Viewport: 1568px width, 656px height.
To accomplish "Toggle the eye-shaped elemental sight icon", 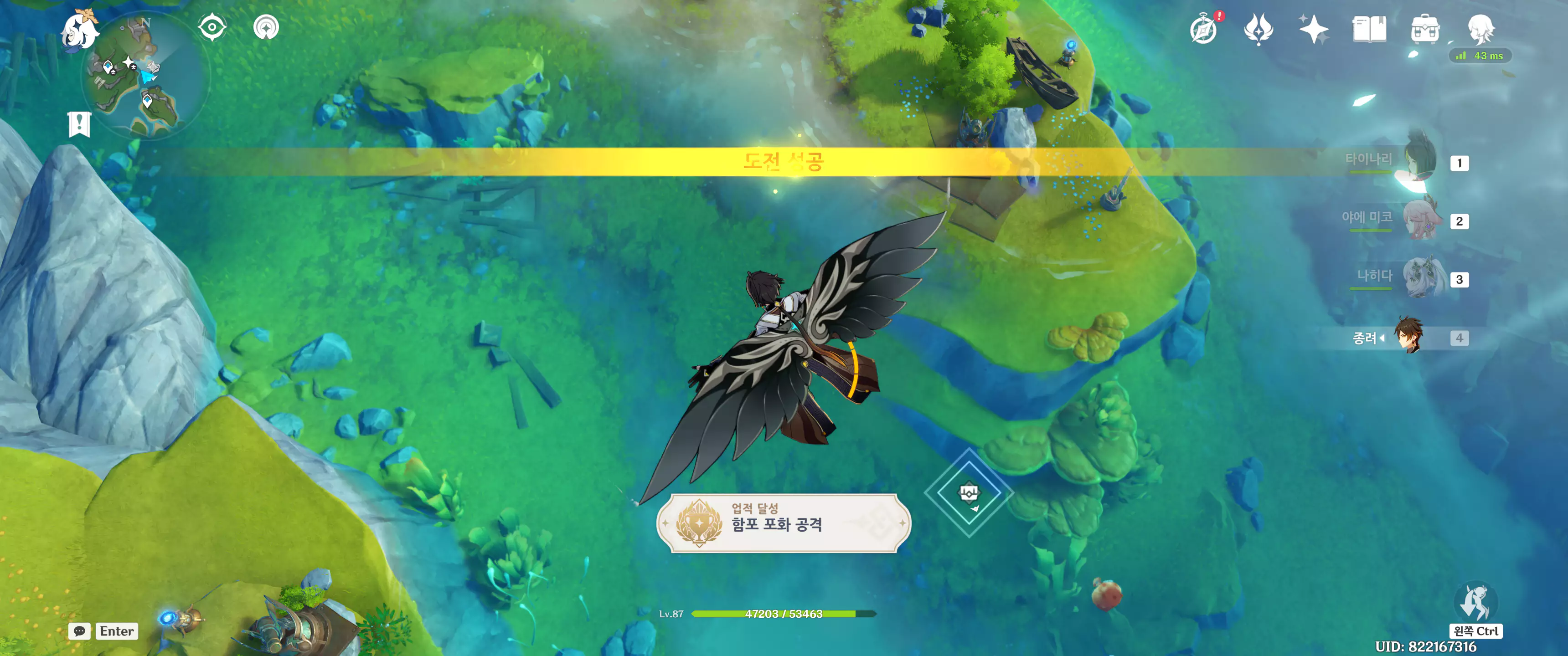I will tap(212, 28).
